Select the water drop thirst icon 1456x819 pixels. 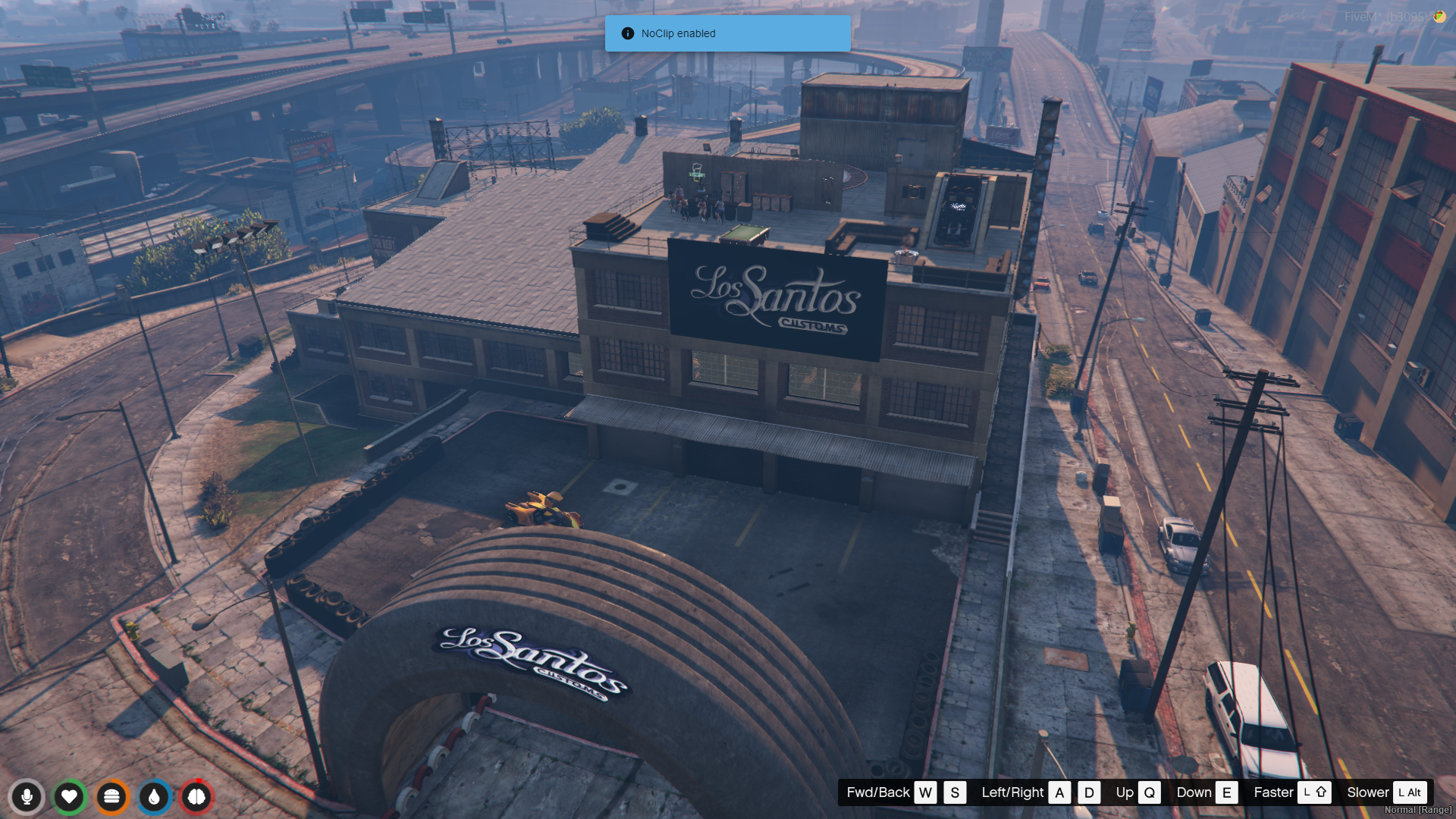(154, 797)
